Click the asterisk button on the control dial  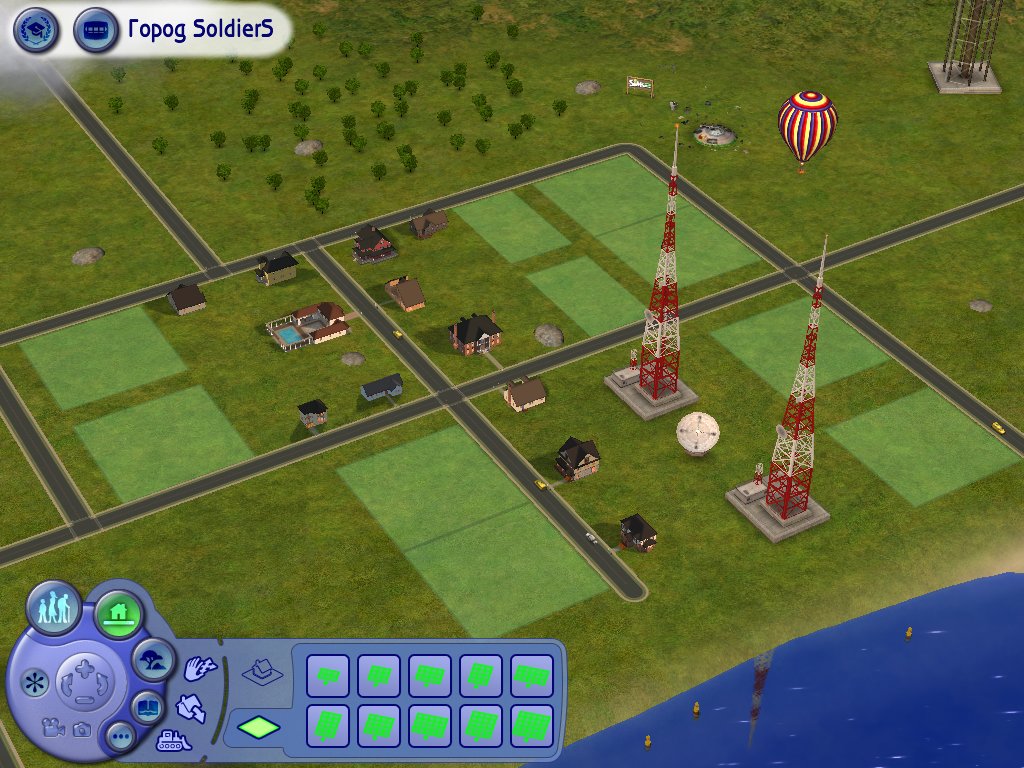click(36, 683)
